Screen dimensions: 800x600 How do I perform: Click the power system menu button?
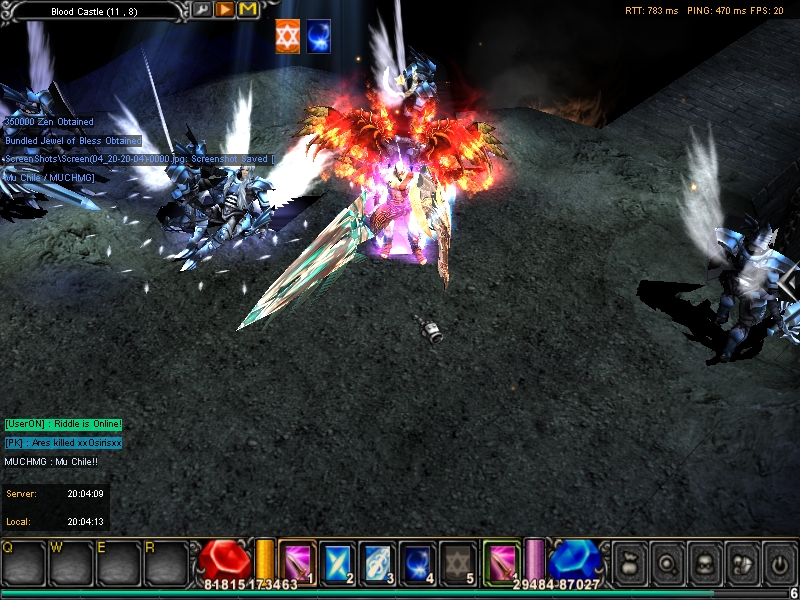point(779,562)
